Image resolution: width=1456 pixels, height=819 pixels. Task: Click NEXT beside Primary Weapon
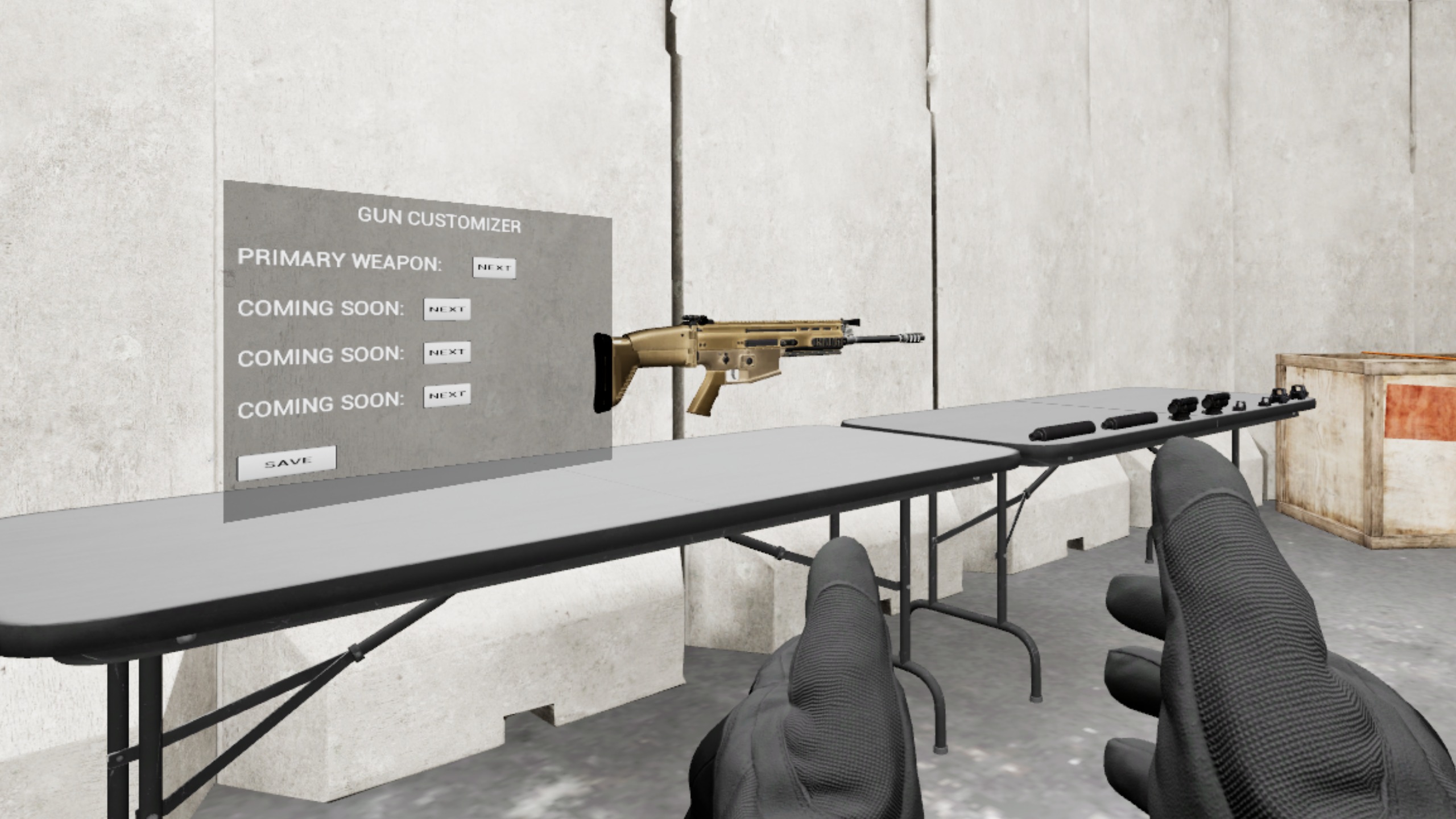[x=494, y=267]
